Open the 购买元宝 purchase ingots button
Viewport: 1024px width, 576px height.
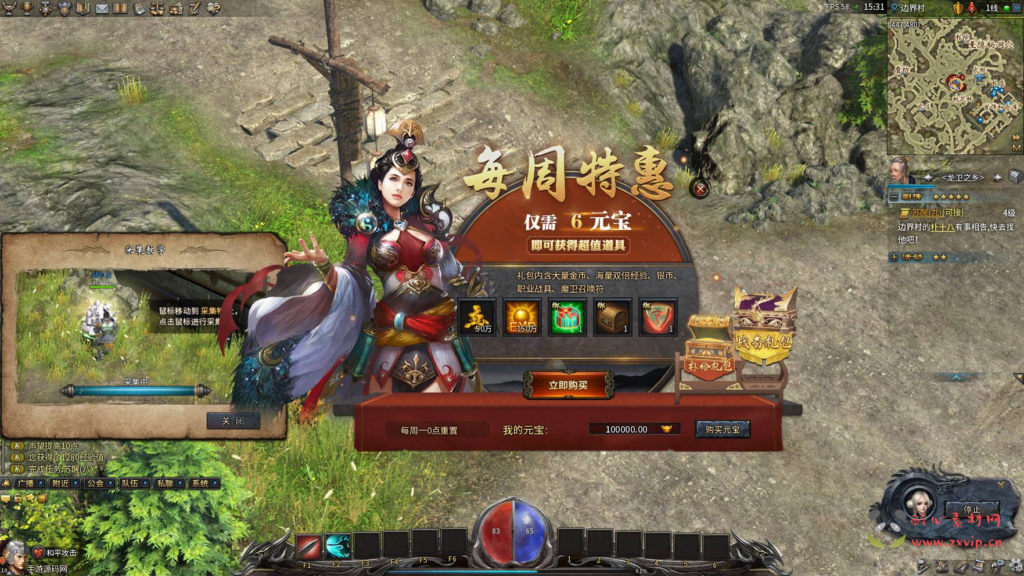click(723, 429)
